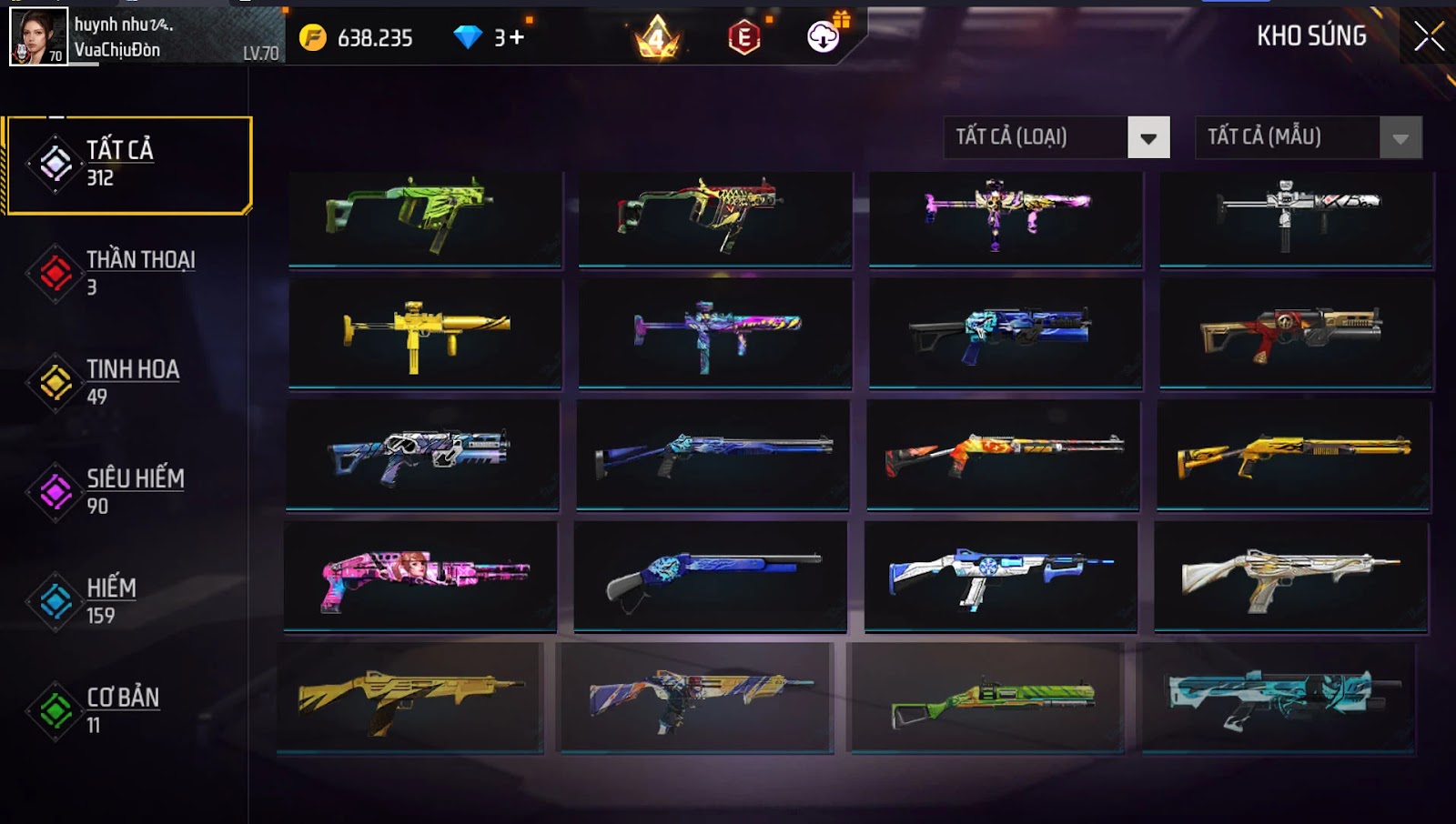
Task: Open the cloud download gift icon
Action: 824,35
